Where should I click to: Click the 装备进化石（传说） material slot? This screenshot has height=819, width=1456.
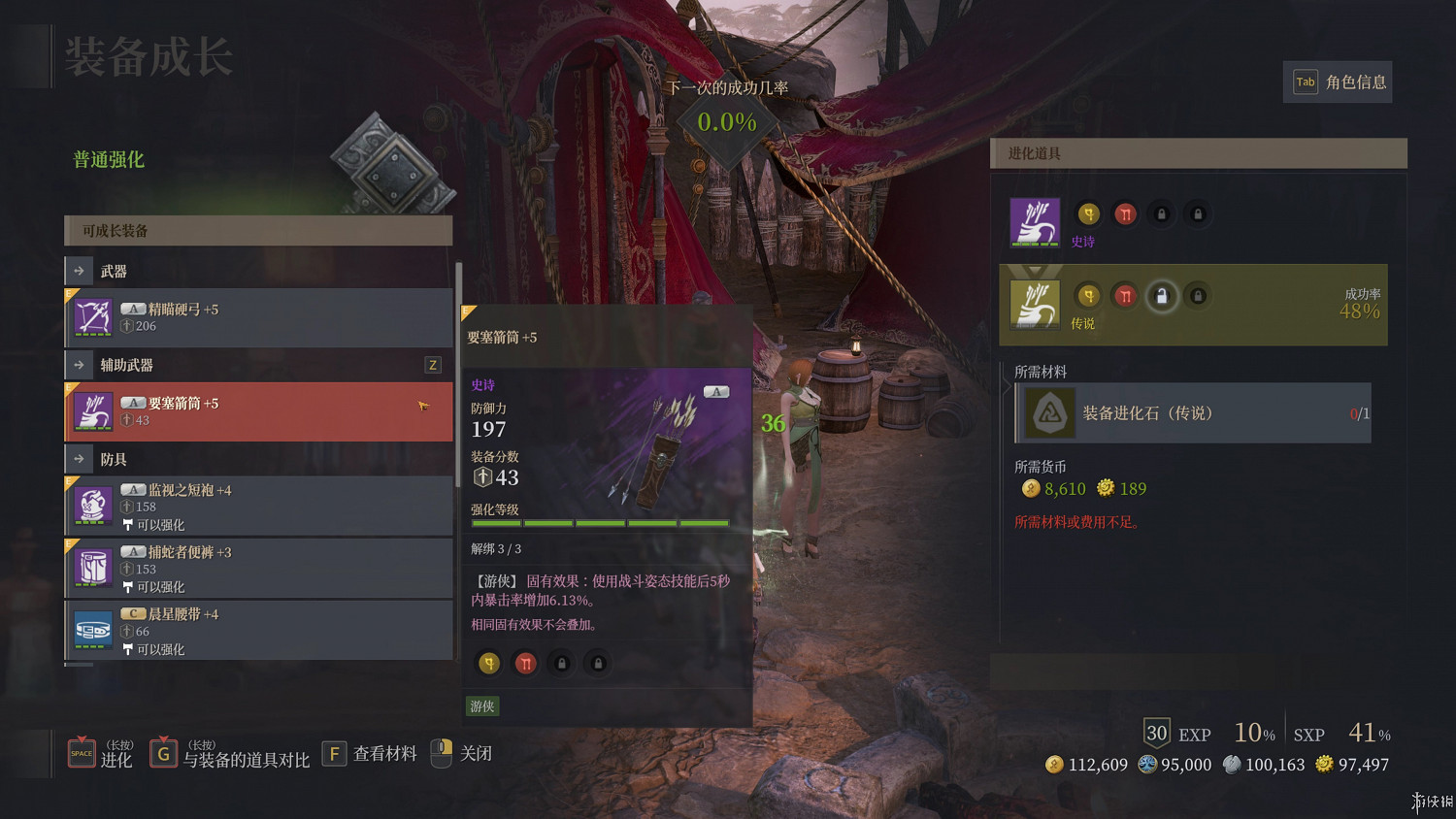[x=1194, y=413]
